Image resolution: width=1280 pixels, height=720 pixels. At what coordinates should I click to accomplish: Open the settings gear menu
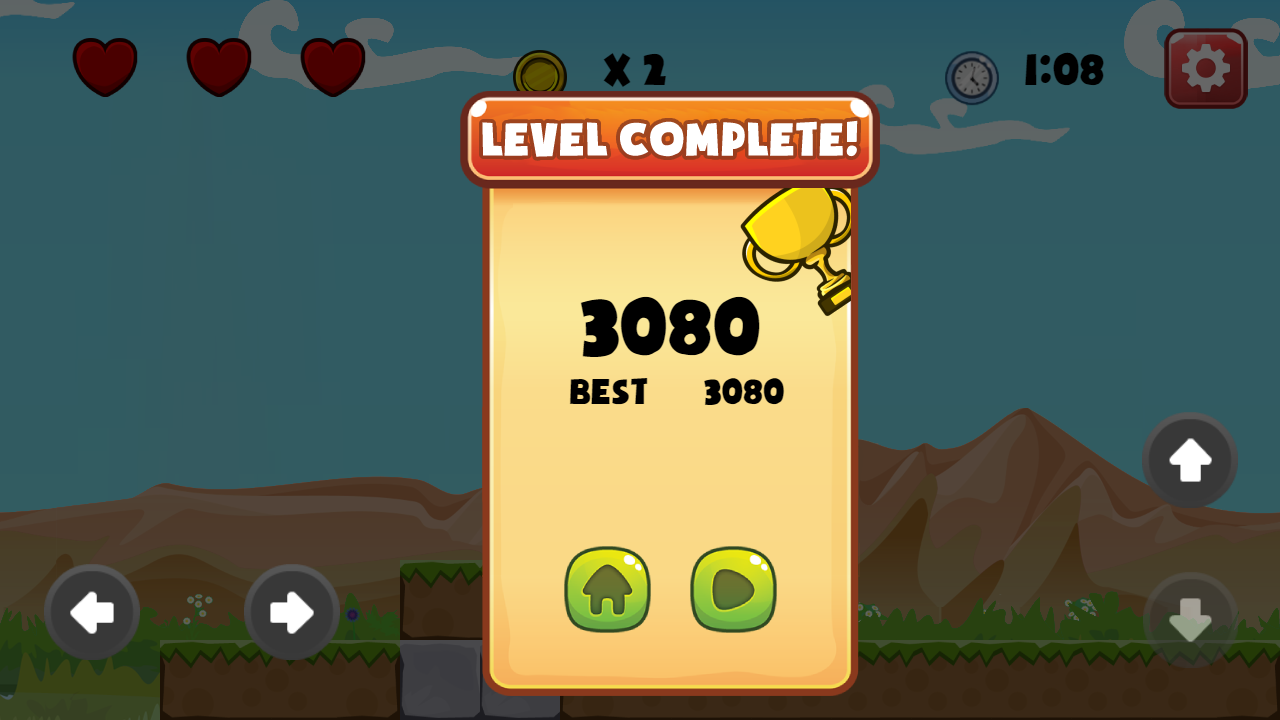pyautogui.click(x=1205, y=68)
